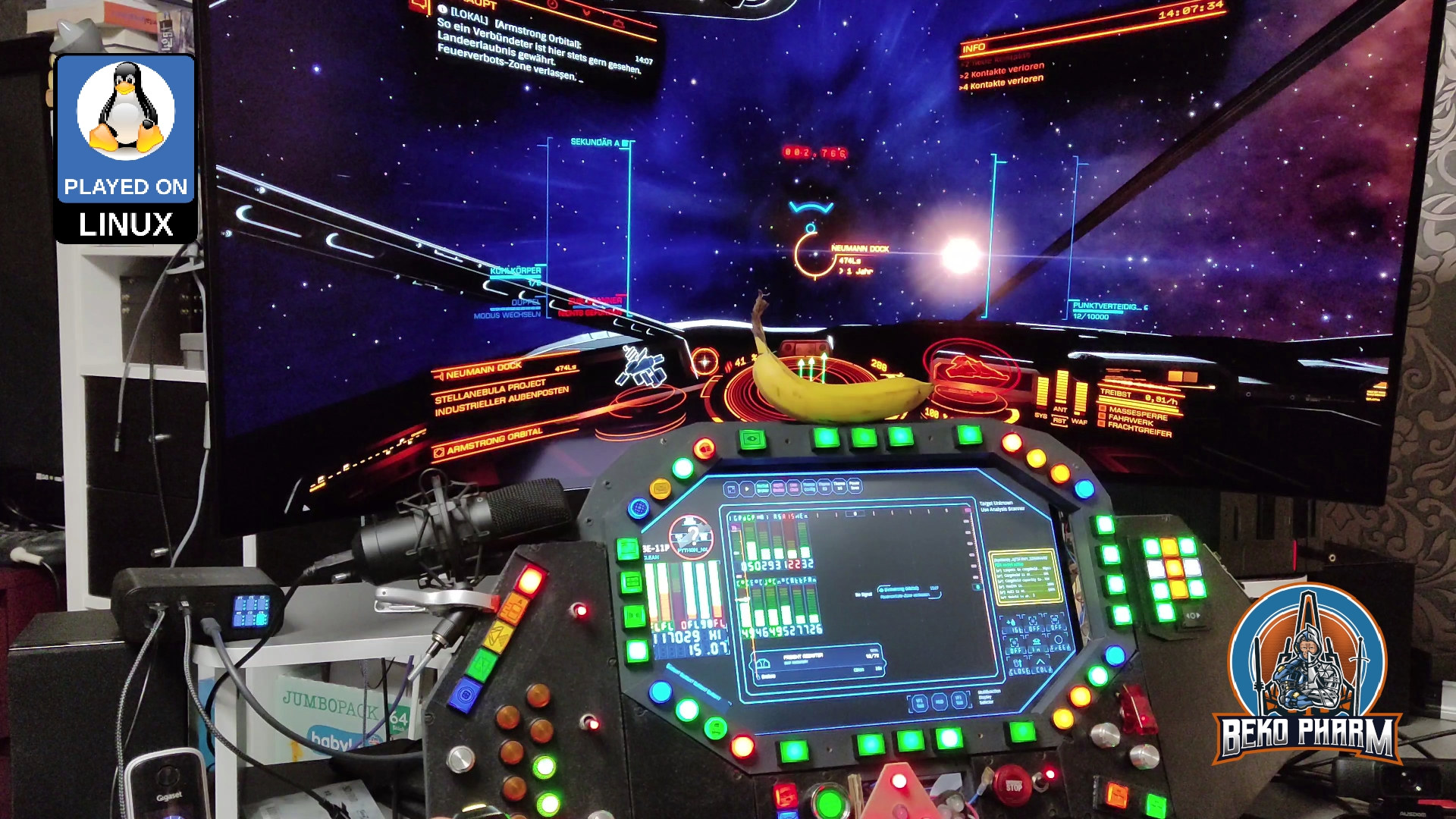This screenshot has width=1456, height=819.
Task: Click the Beko Pharm channel logo
Action: [x=1307, y=675]
